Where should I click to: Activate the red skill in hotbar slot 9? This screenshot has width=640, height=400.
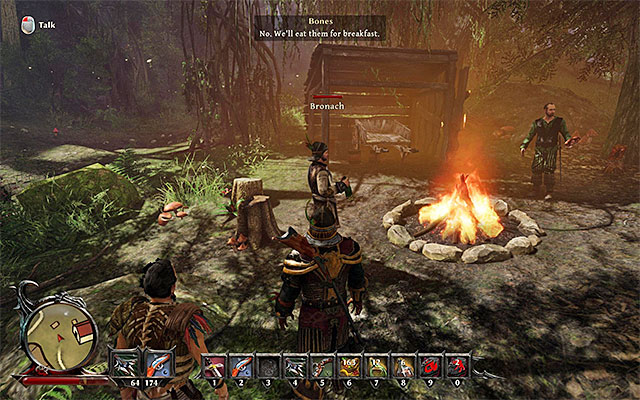430,366
